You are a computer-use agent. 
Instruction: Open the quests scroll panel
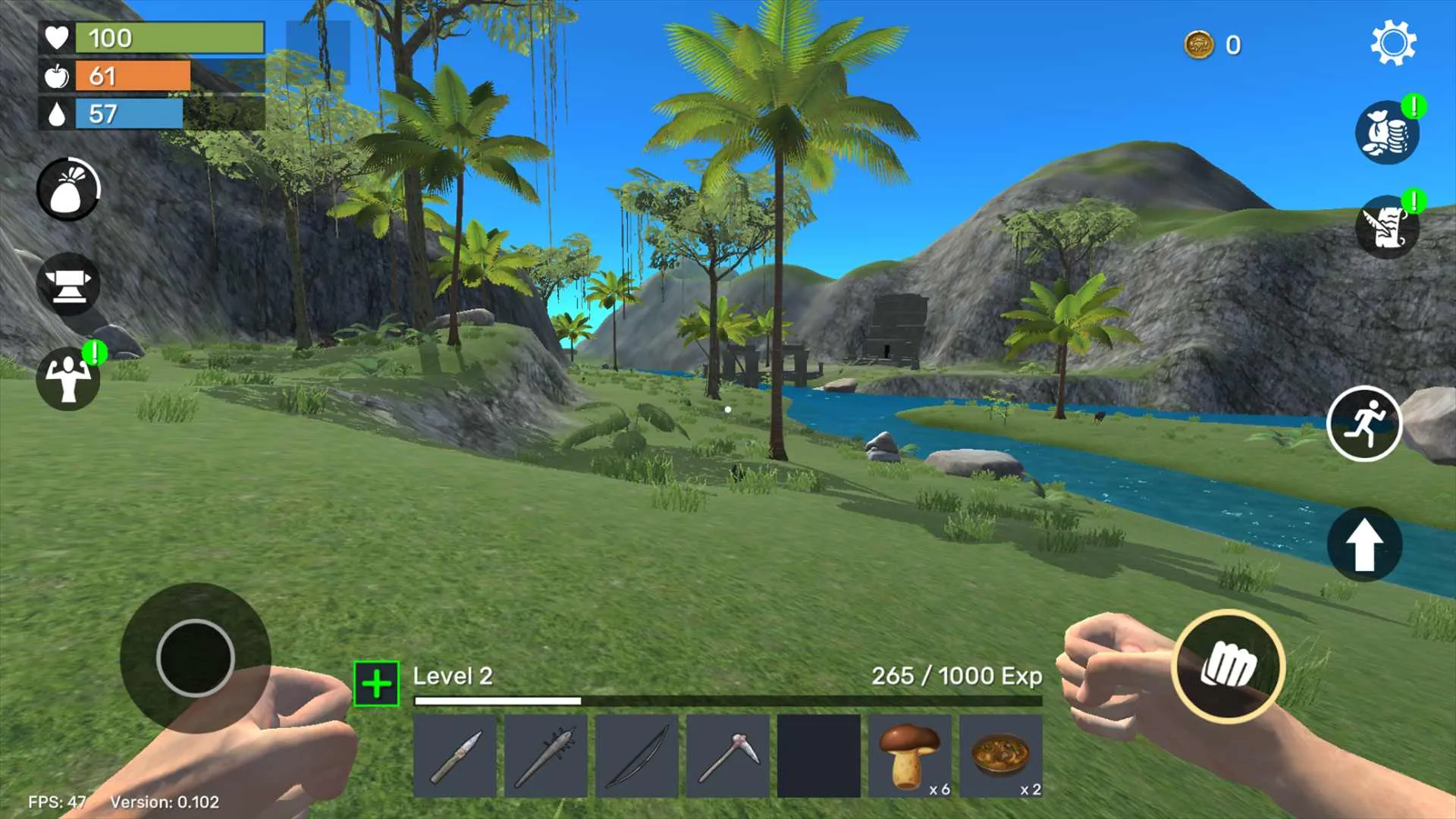tap(1386, 225)
